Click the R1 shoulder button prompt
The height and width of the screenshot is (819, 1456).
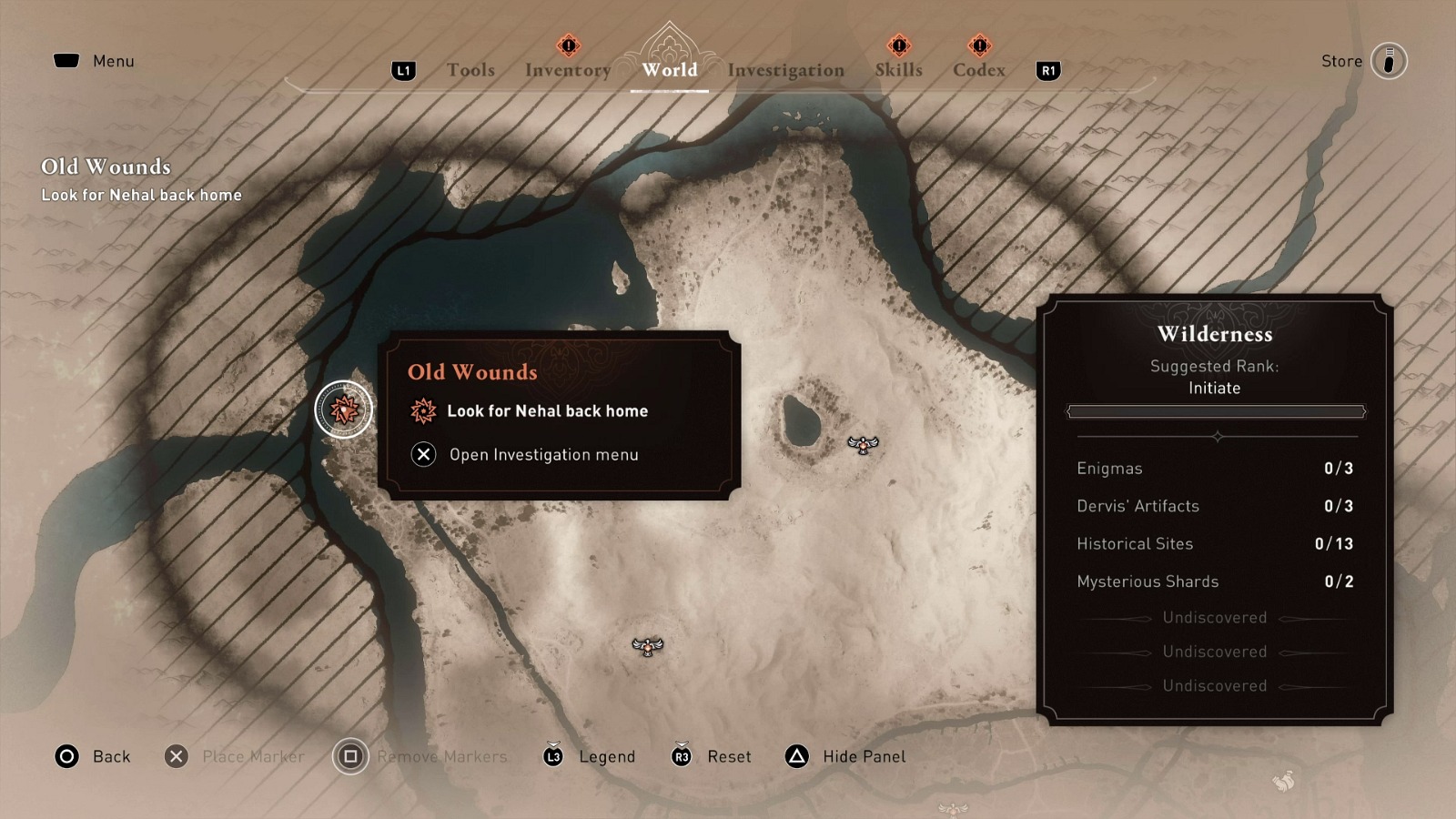point(1046,69)
